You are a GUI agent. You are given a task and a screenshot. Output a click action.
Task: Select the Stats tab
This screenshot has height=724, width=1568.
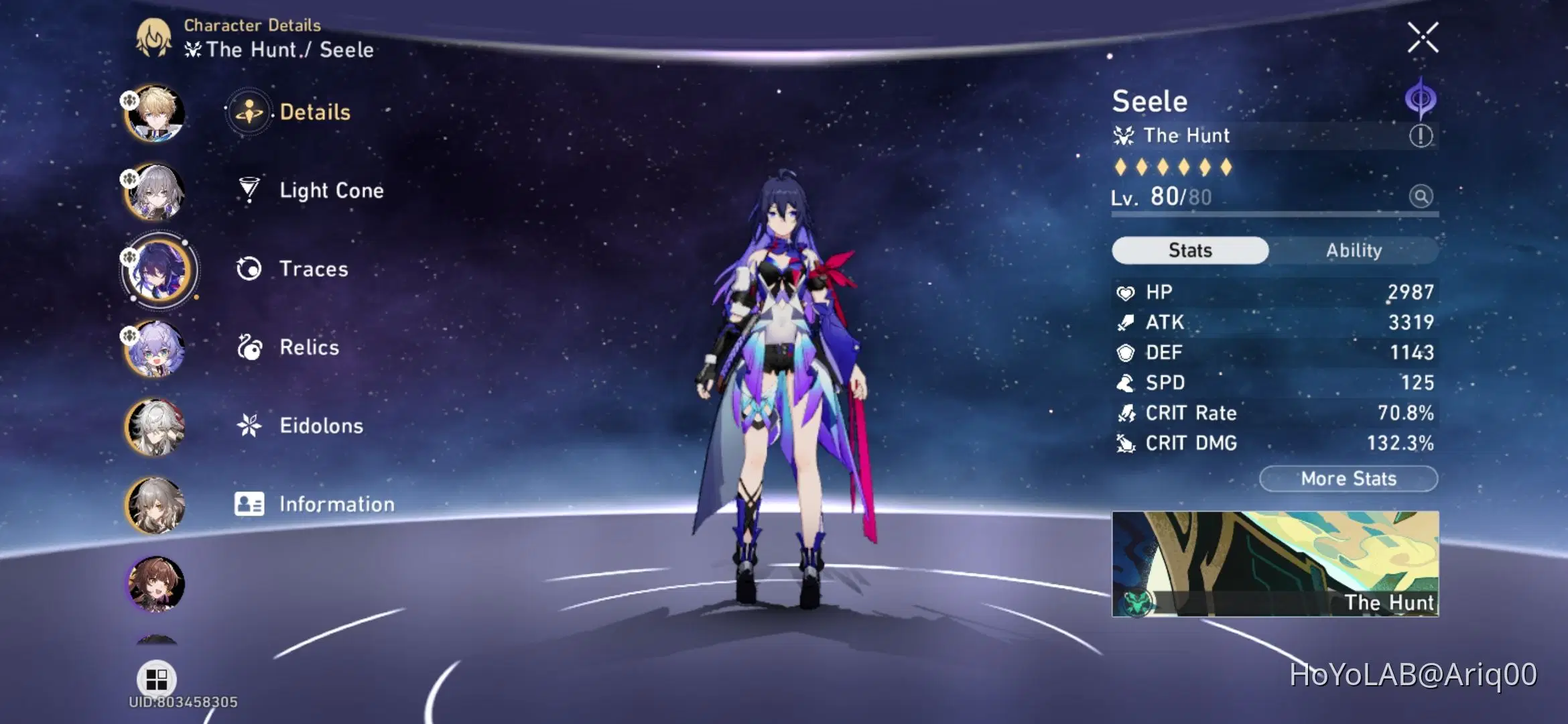click(x=1189, y=249)
